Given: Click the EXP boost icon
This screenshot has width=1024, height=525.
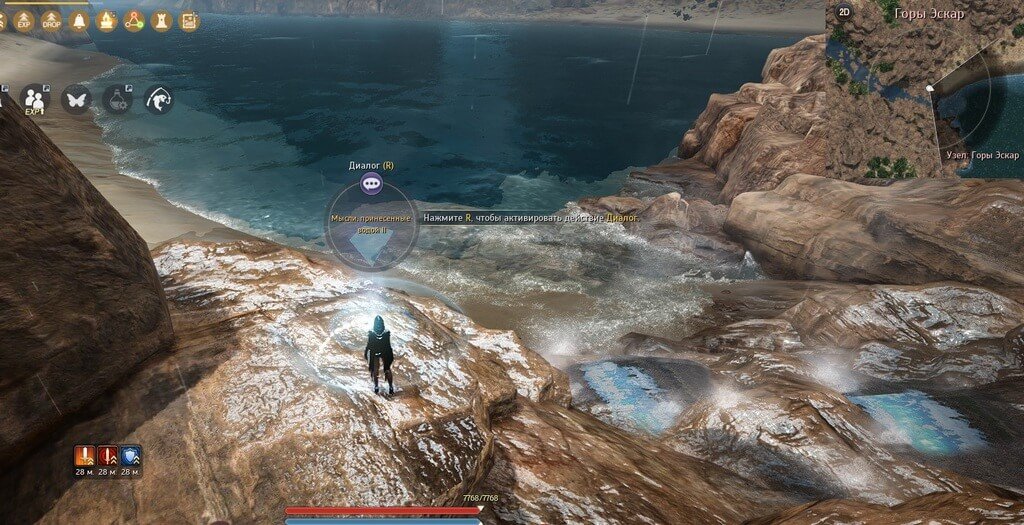Looking at the screenshot, I should [x=23, y=19].
